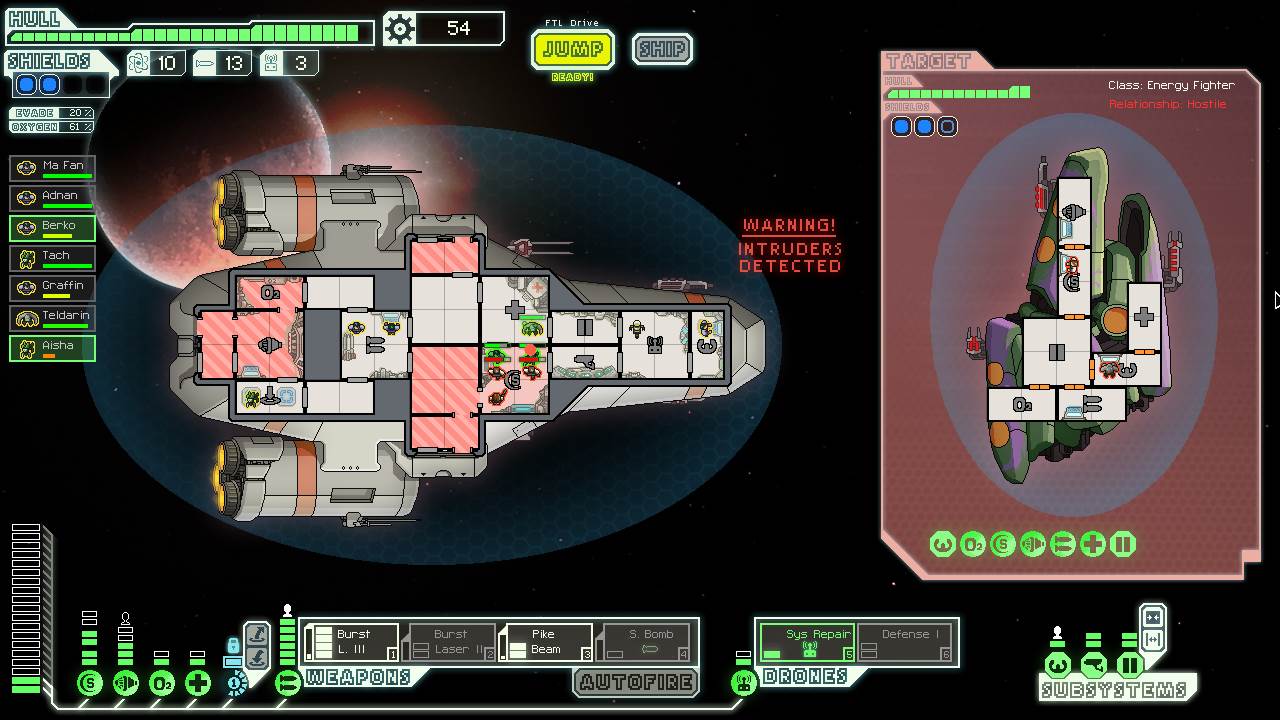Select the Shields system power icon
The image size is (1280, 720).
90,682
